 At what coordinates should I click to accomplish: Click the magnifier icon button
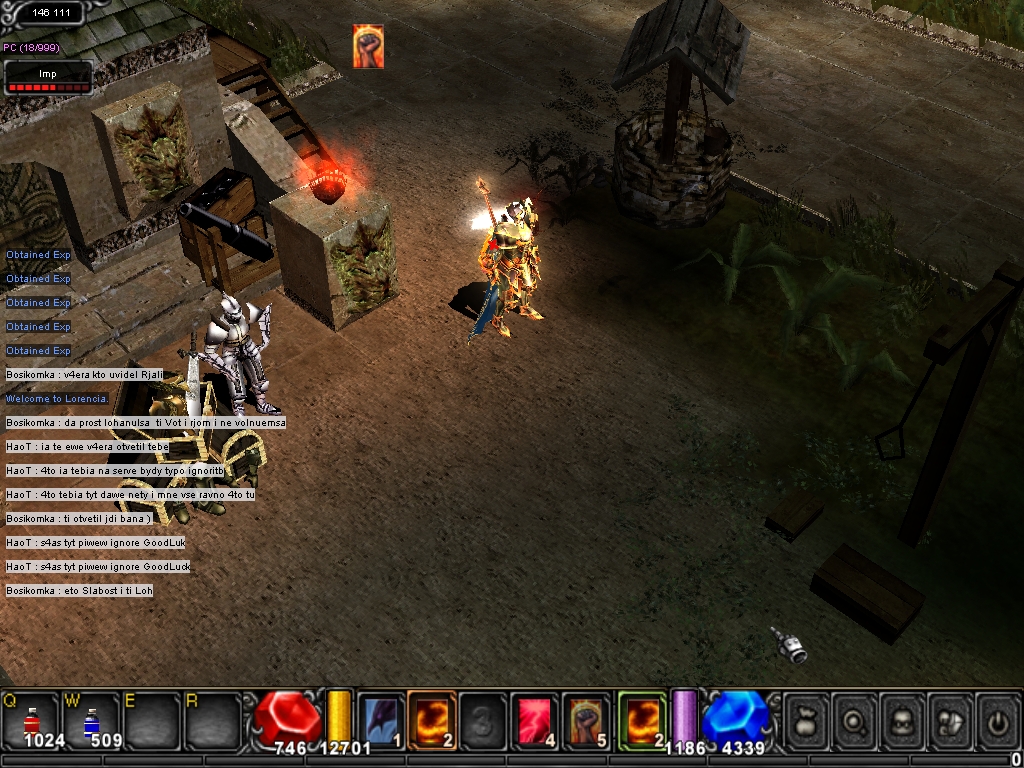[856, 720]
